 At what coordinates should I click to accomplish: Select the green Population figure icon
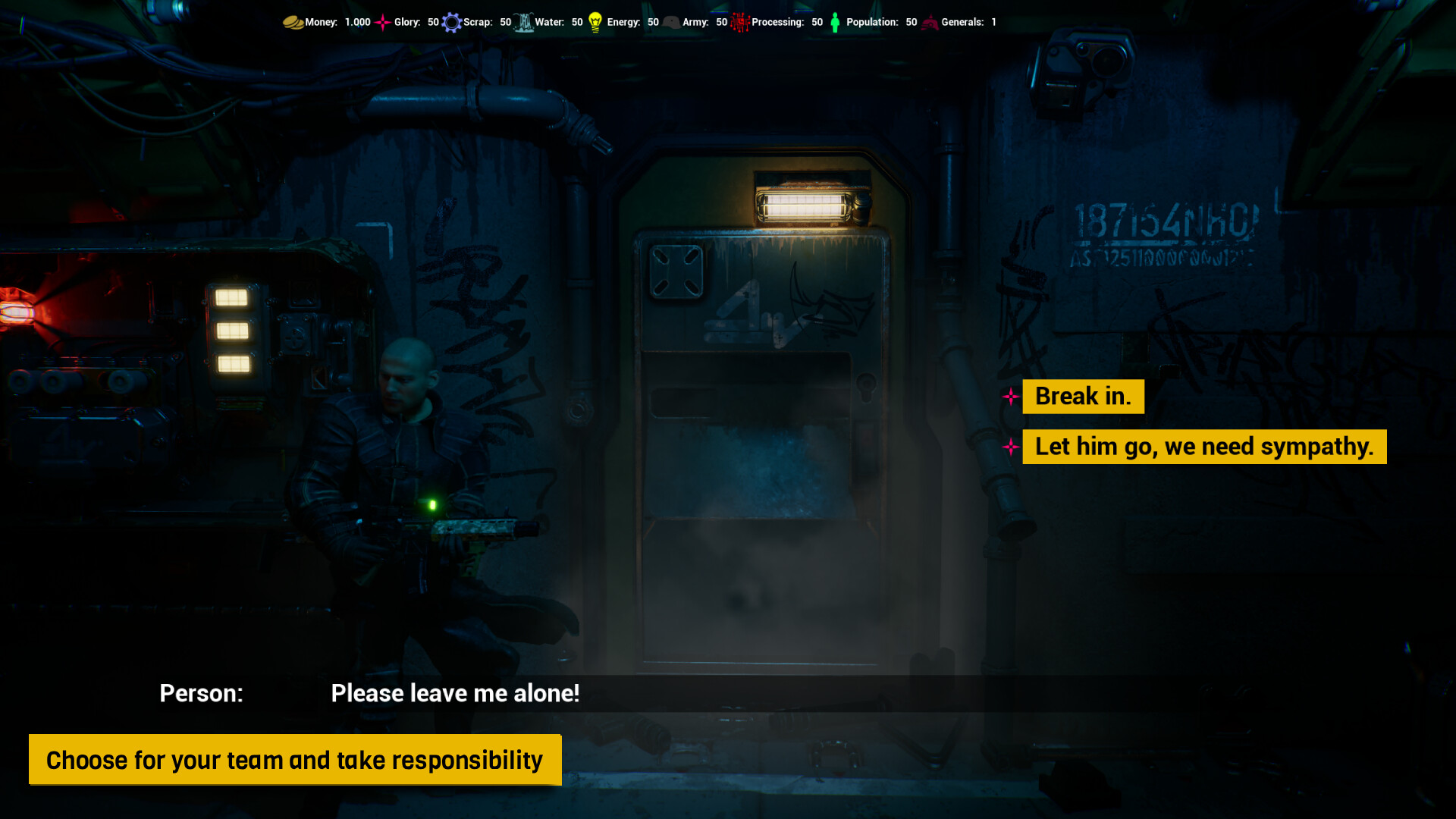(x=834, y=22)
